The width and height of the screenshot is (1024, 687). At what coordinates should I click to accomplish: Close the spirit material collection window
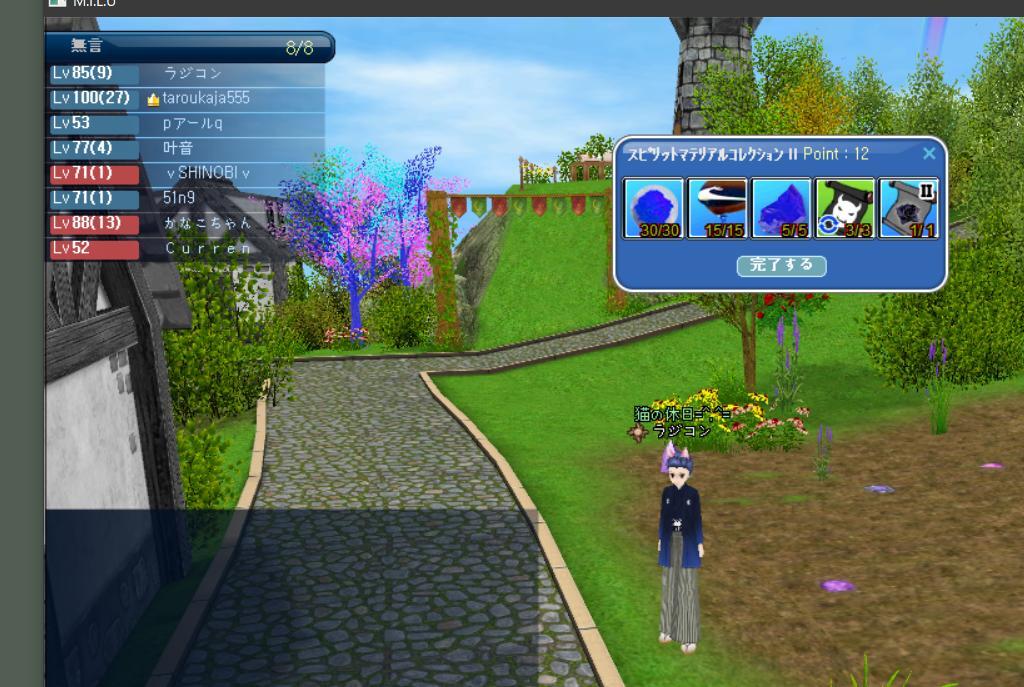pyautogui.click(x=929, y=153)
